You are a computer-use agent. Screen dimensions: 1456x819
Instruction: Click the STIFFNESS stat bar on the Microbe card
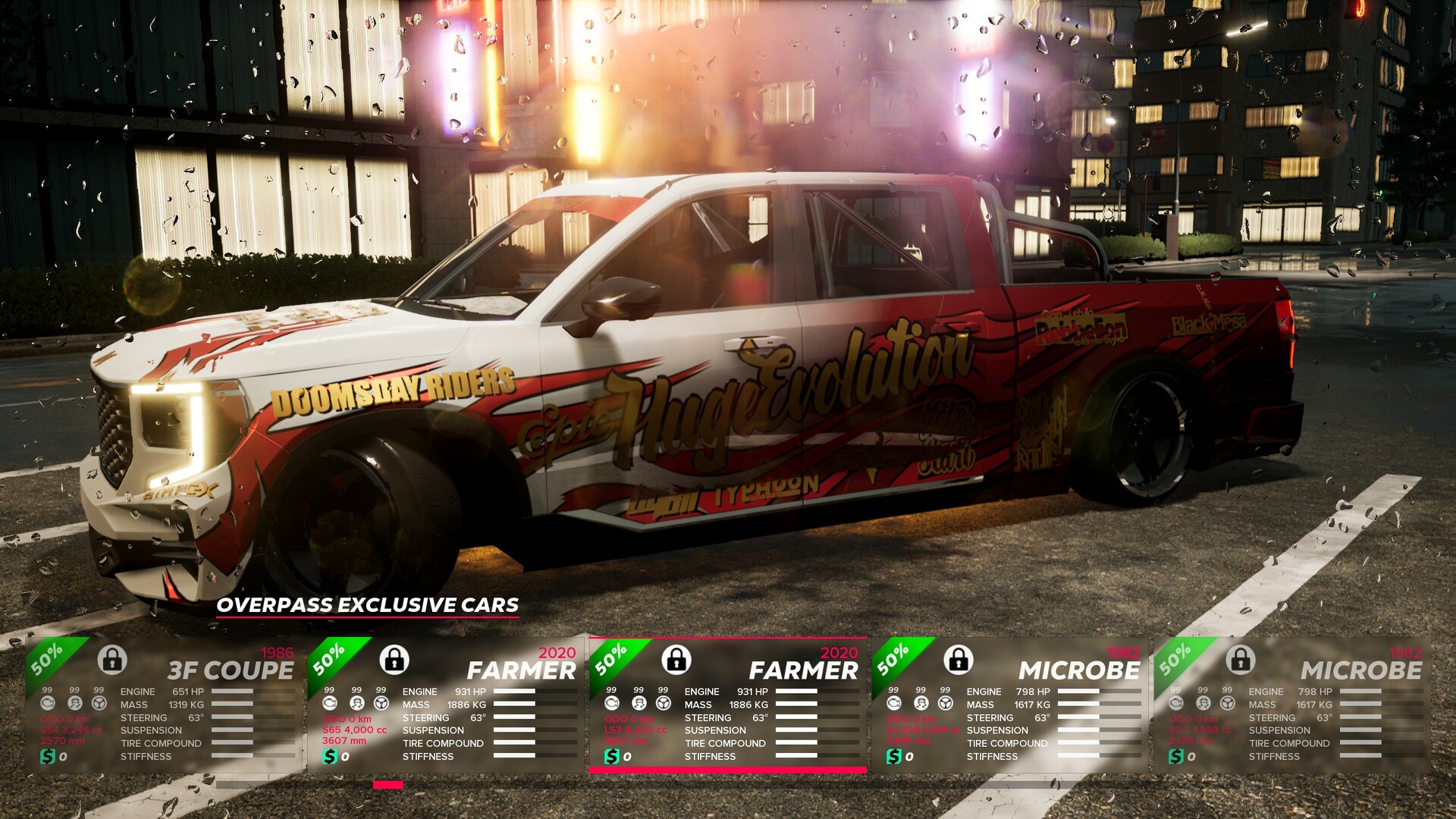pos(1099,756)
